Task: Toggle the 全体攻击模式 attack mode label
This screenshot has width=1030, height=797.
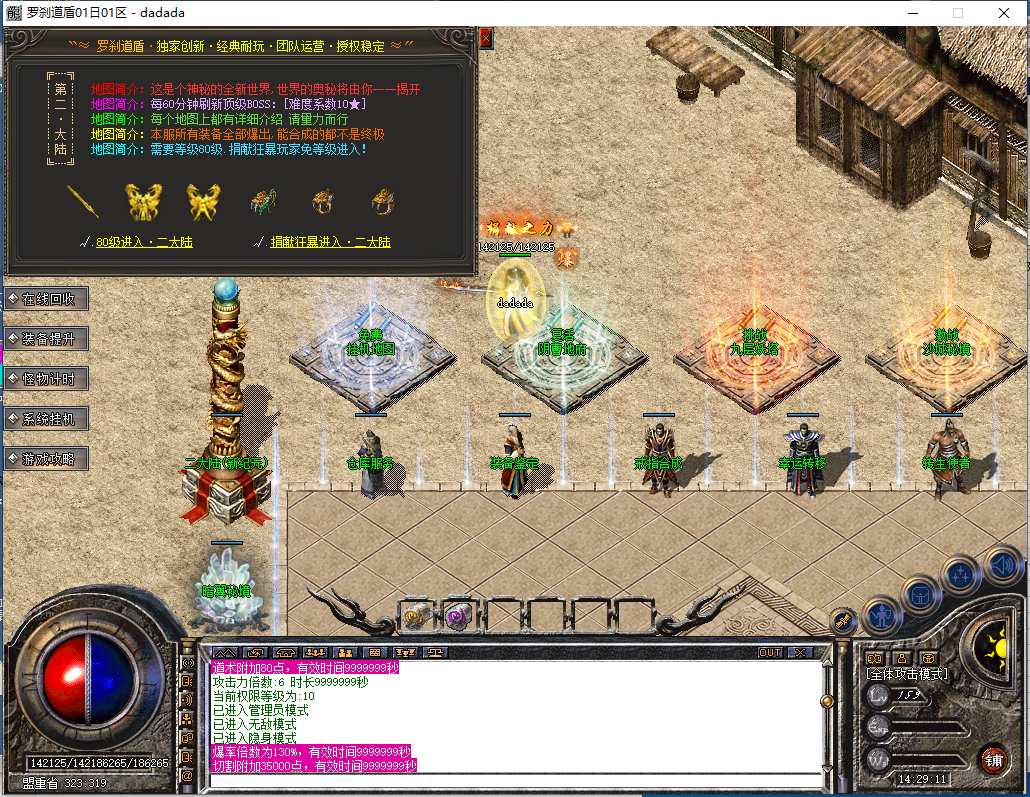Action: point(907,674)
